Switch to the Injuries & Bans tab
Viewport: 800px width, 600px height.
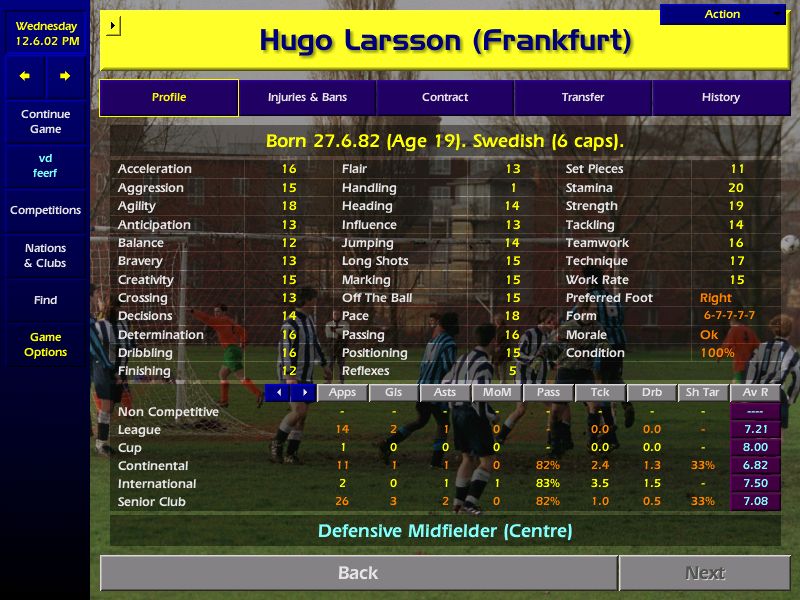(307, 97)
